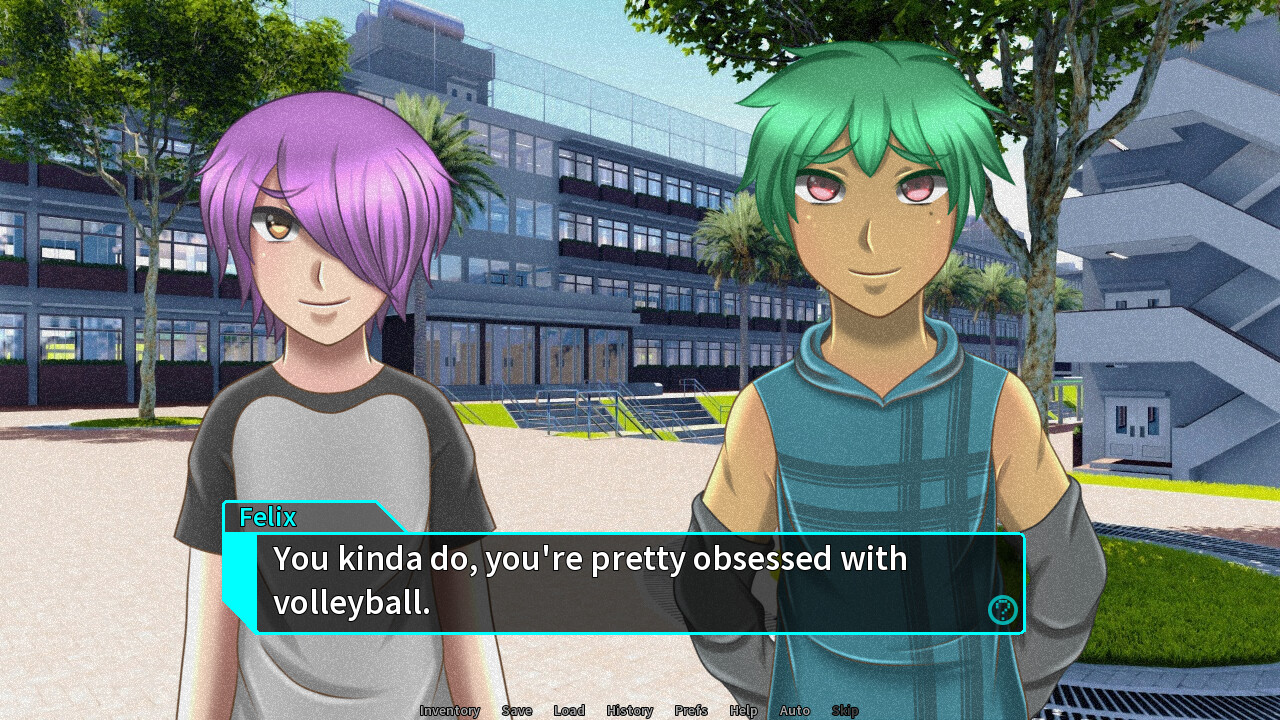
Task: Open the Inventory from the quick menu
Action: (x=449, y=711)
